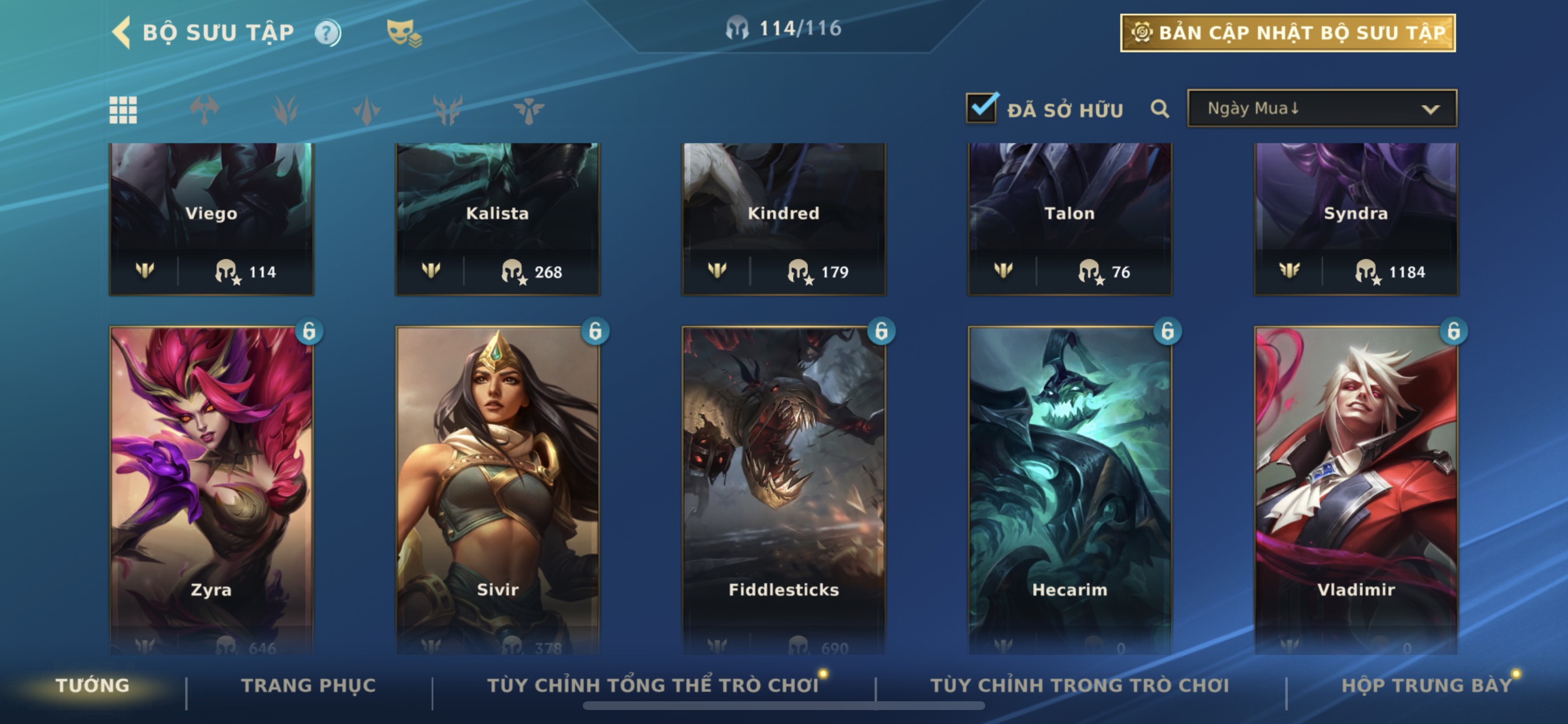Open the Sivir champion card

(x=498, y=487)
